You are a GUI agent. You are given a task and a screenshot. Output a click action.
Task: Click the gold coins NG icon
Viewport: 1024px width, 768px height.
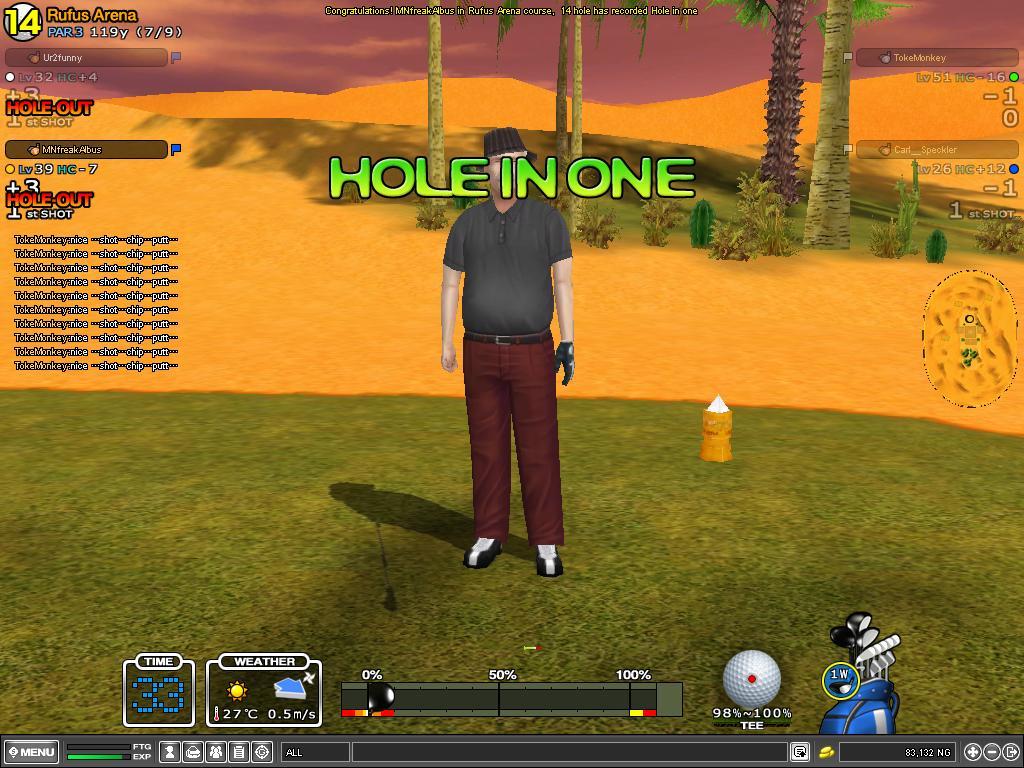[827, 752]
